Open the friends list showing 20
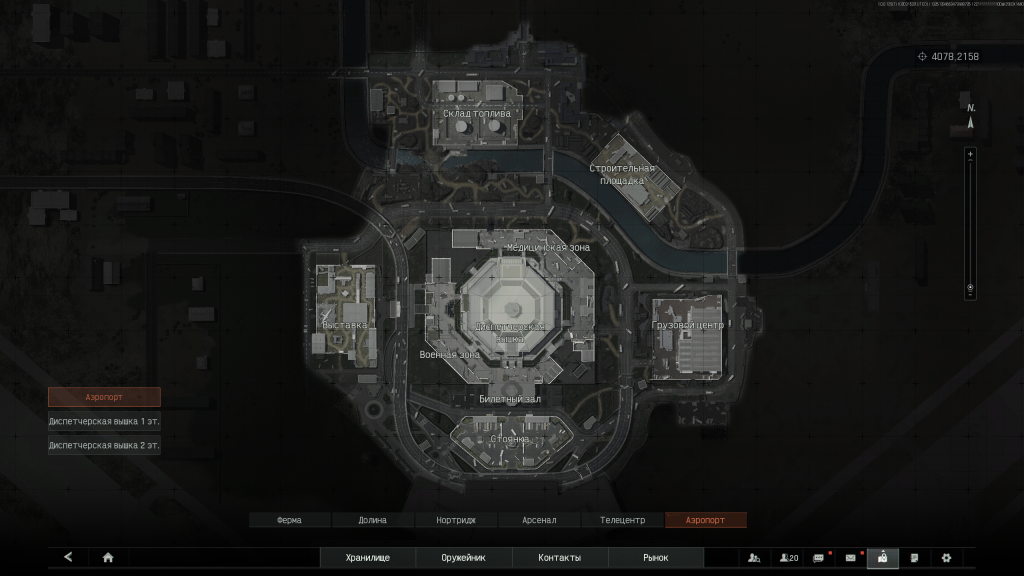Image resolution: width=1024 pixels, height=576 pixels. point(789,558)
